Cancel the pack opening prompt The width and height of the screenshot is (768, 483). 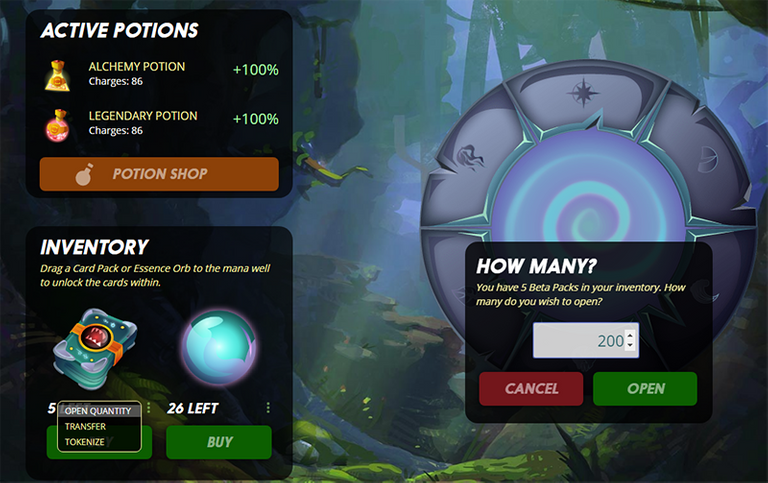pyautogui.click(x=531, y=389)
